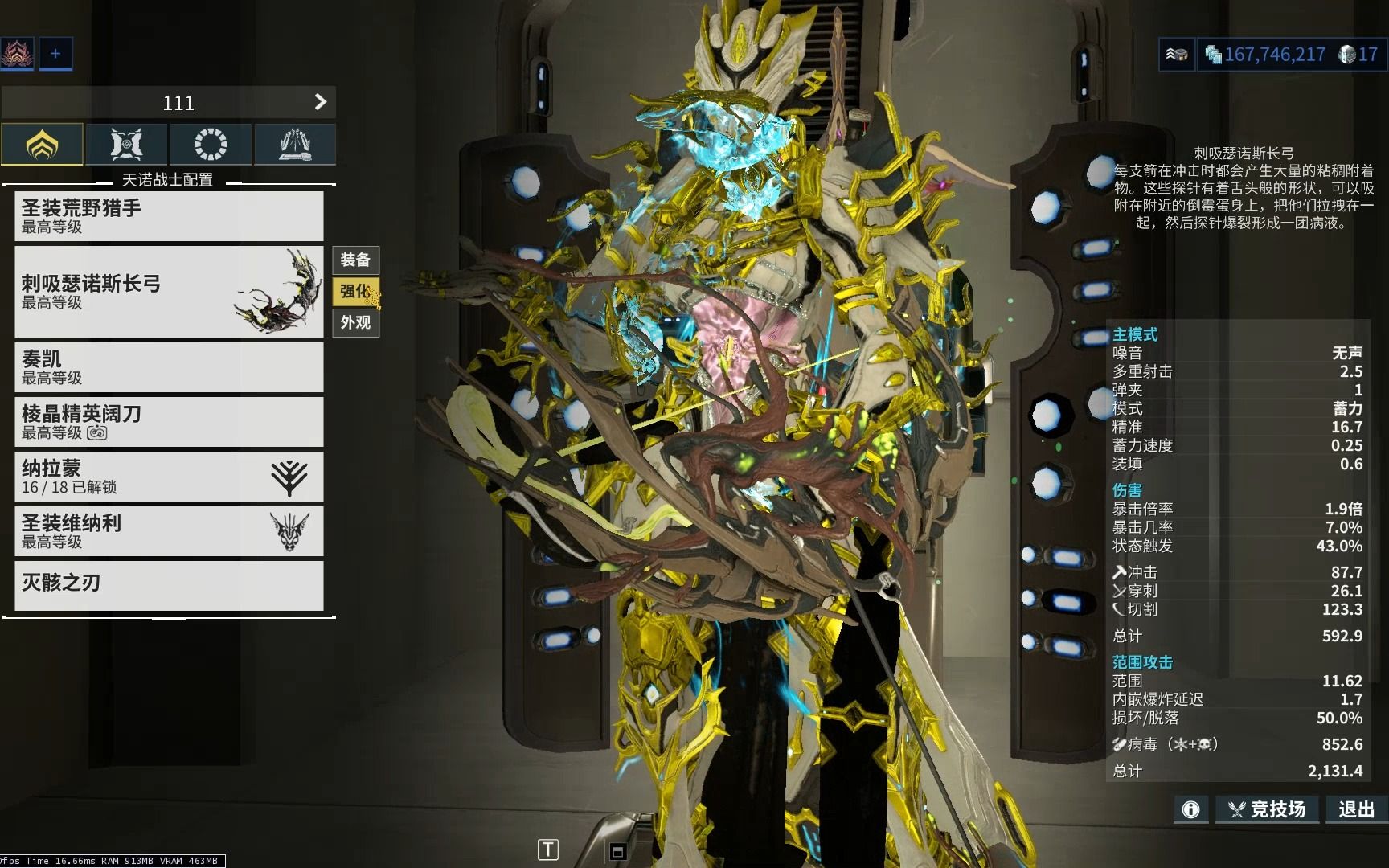Open the lotus emblem profile icon
The image size is (1389, 868).
coord(16,54)
